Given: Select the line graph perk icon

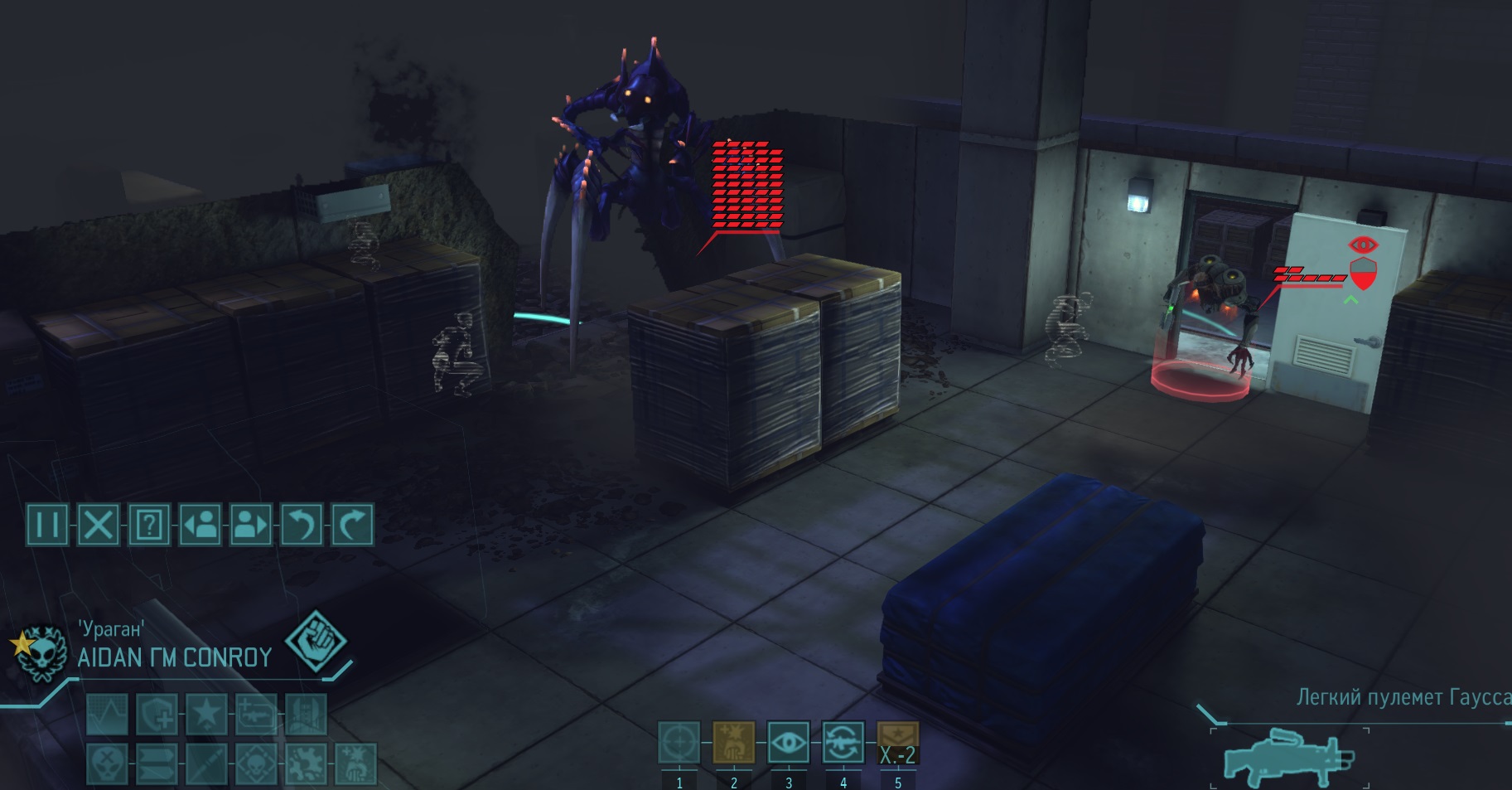Looking at the screenshot, I should click(x=108, y=715).
